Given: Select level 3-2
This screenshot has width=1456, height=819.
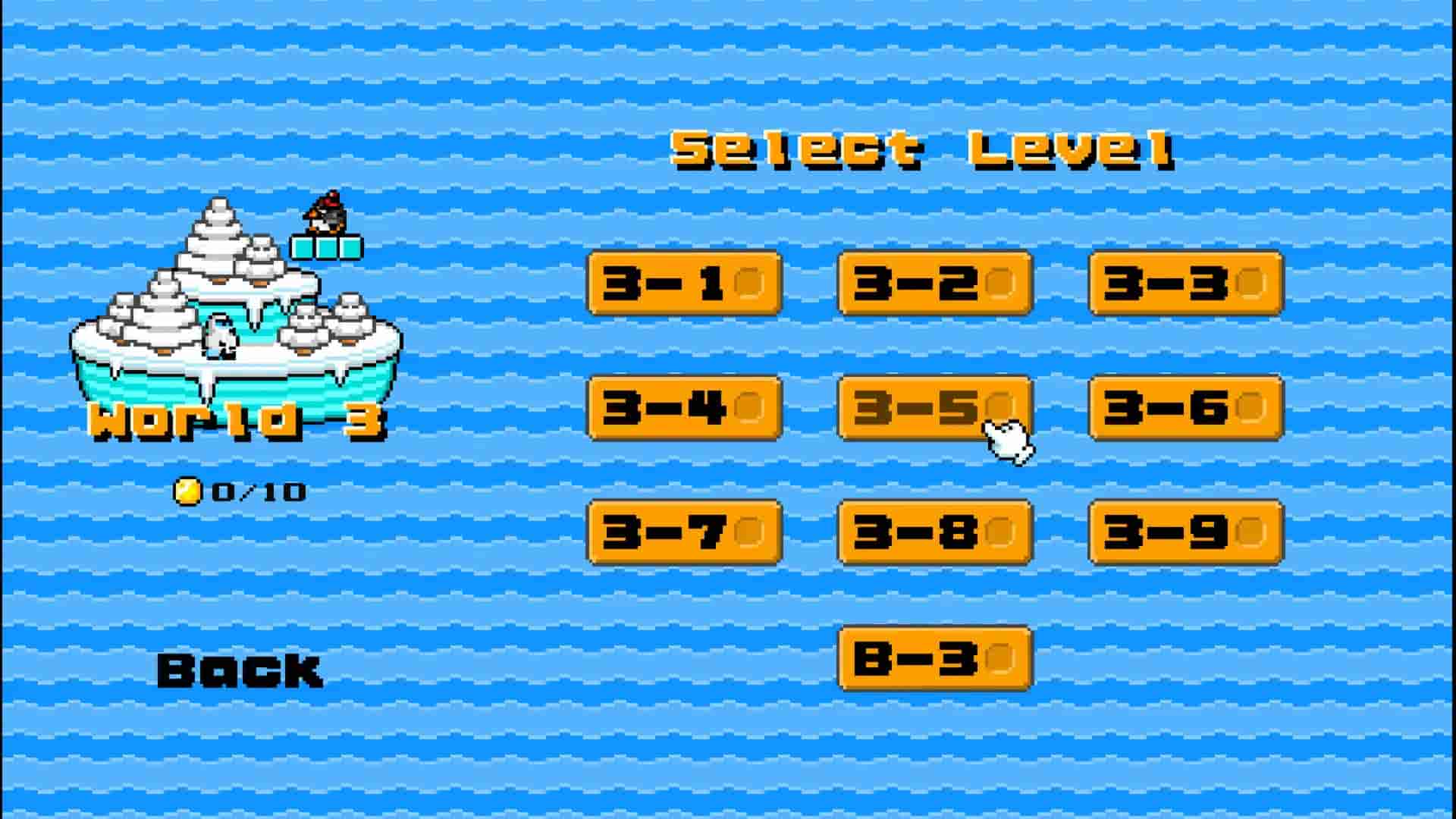Looking at the screenshot, I should pyautogui.click(x=934, y=284).
